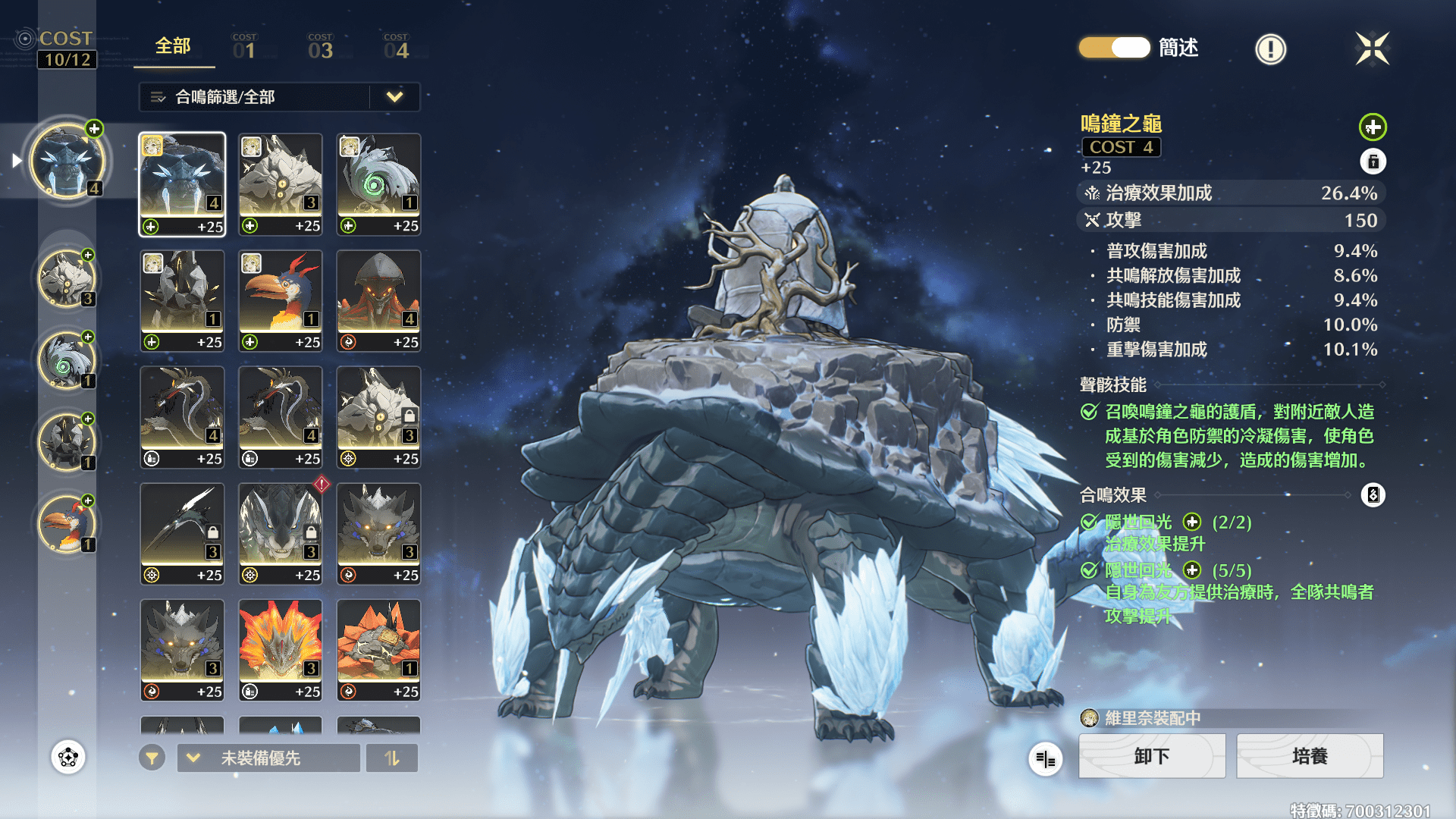
Task: Choose the bell turtle equipped slot
Action: pos(67,161)
